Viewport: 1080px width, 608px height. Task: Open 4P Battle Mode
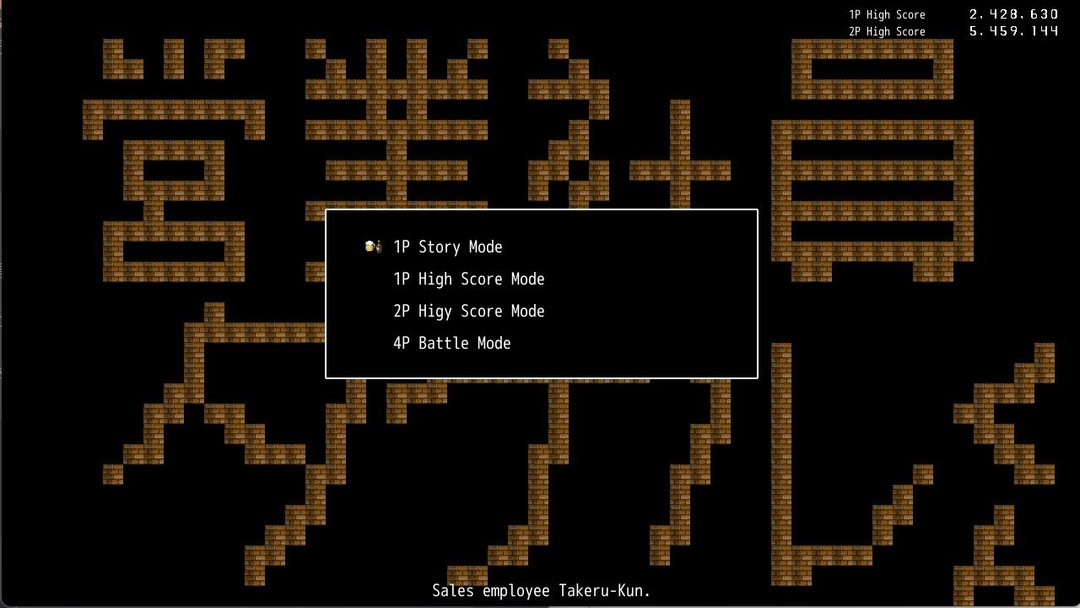pos(452,343)
